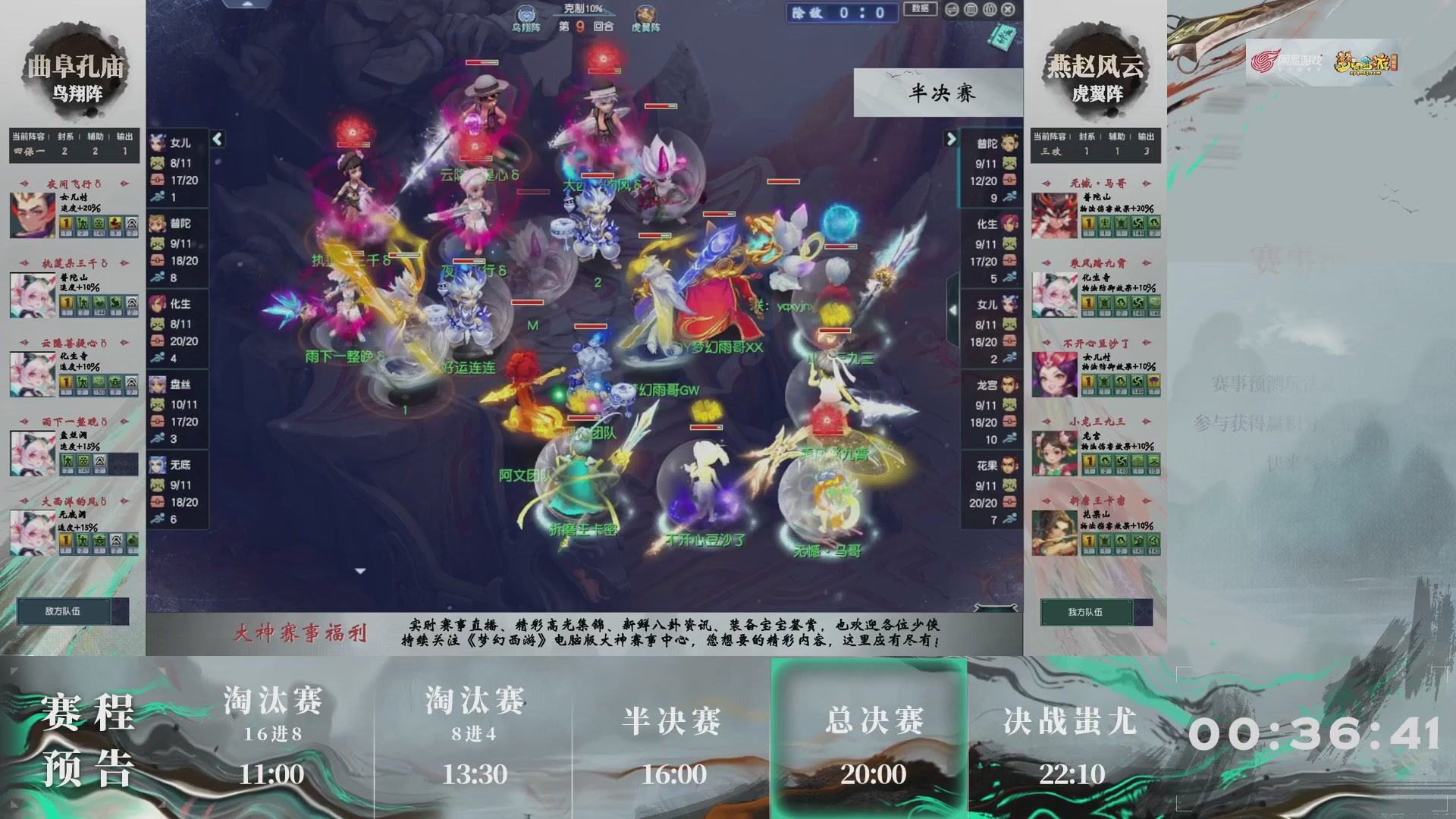The height and width of the screenshot is (819, 1456).
Task: Click the 虎翼阵 formation icon at the top
Action: coord(645,14)
